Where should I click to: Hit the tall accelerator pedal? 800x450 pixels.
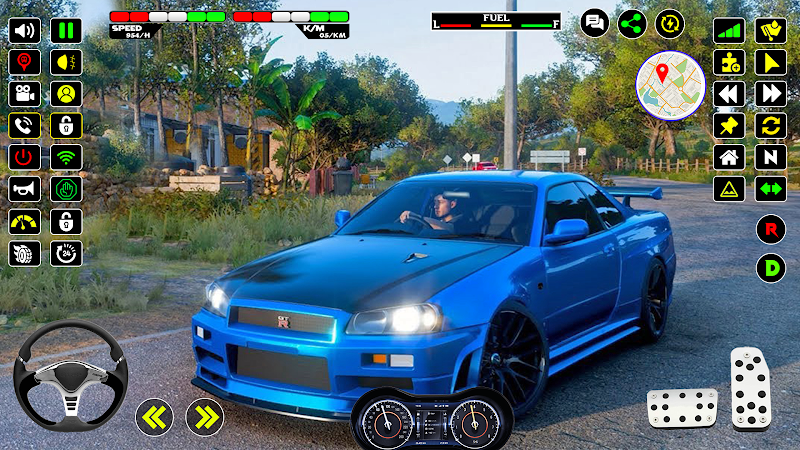[x=748, y=388]
